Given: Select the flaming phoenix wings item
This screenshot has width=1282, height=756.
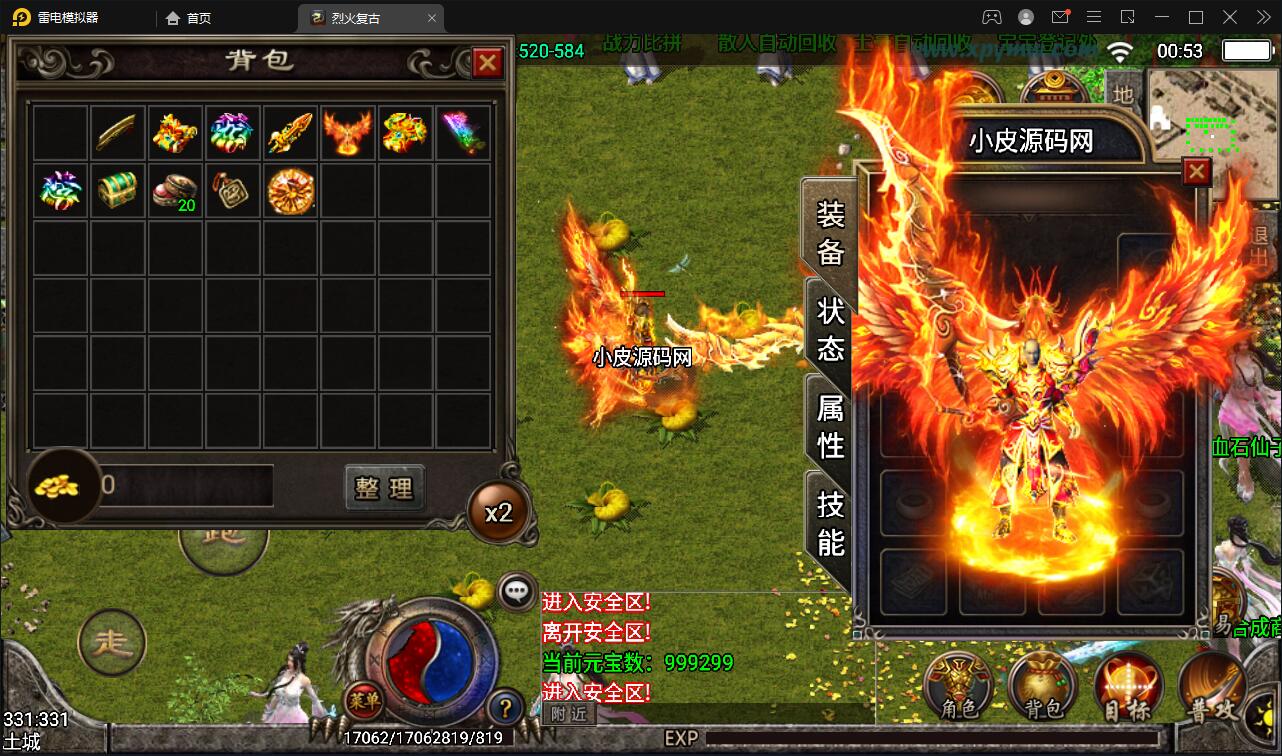Looking at the screenshot, I should click(x=348, y=133).
